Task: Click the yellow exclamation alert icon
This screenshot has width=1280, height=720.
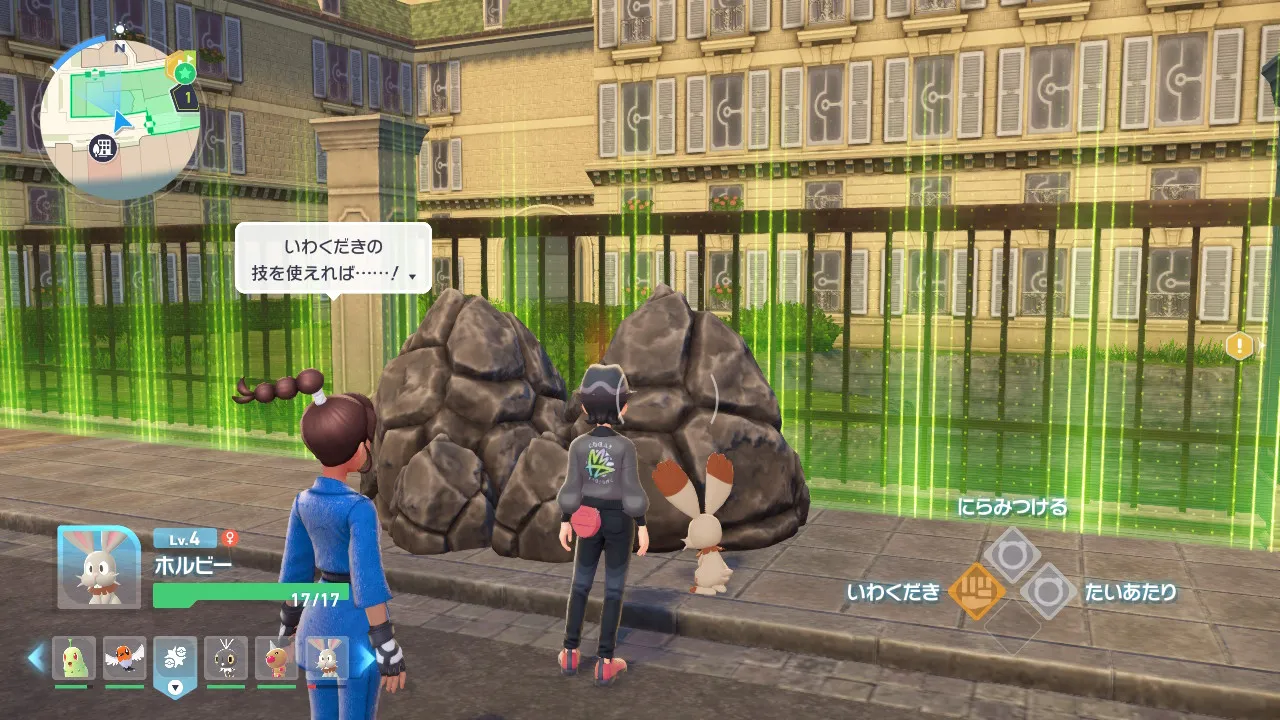Action: tap(1239, 347)
